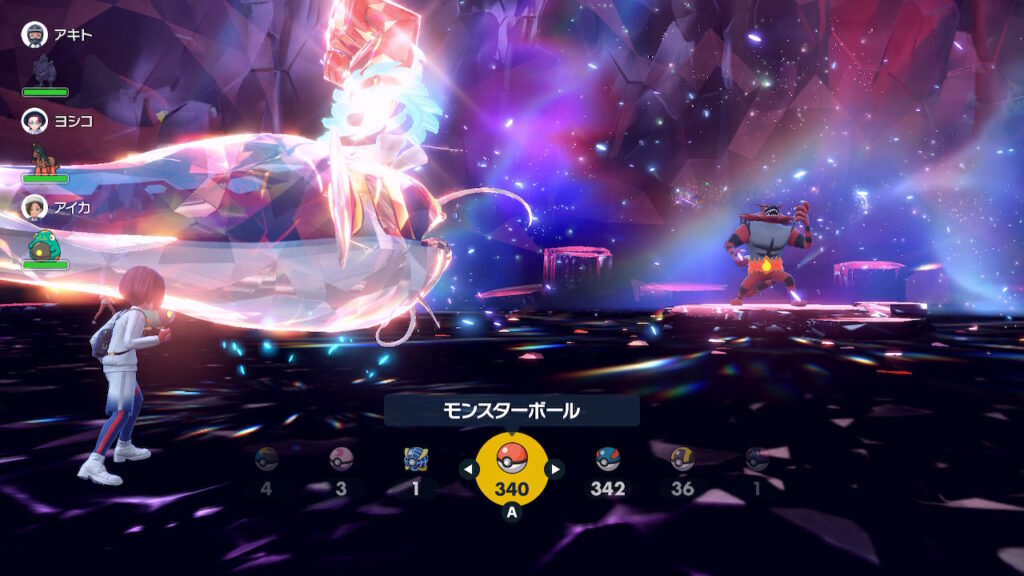Viewport: 1024px width, 576px height.
Task: Click the left arrow of the ball selector
Action: [467, 468]
